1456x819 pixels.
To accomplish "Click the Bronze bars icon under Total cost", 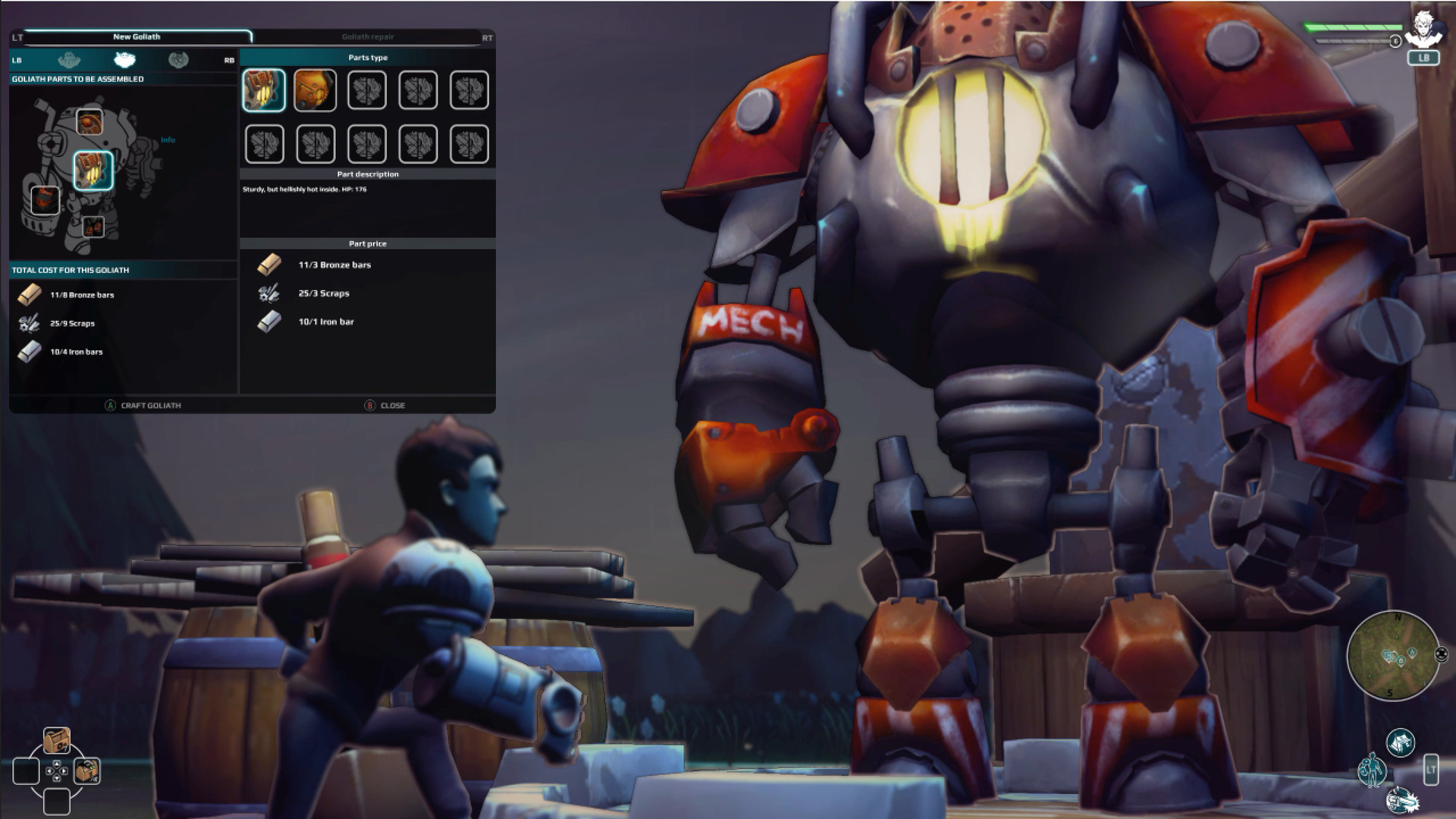I will pos(29,294).
